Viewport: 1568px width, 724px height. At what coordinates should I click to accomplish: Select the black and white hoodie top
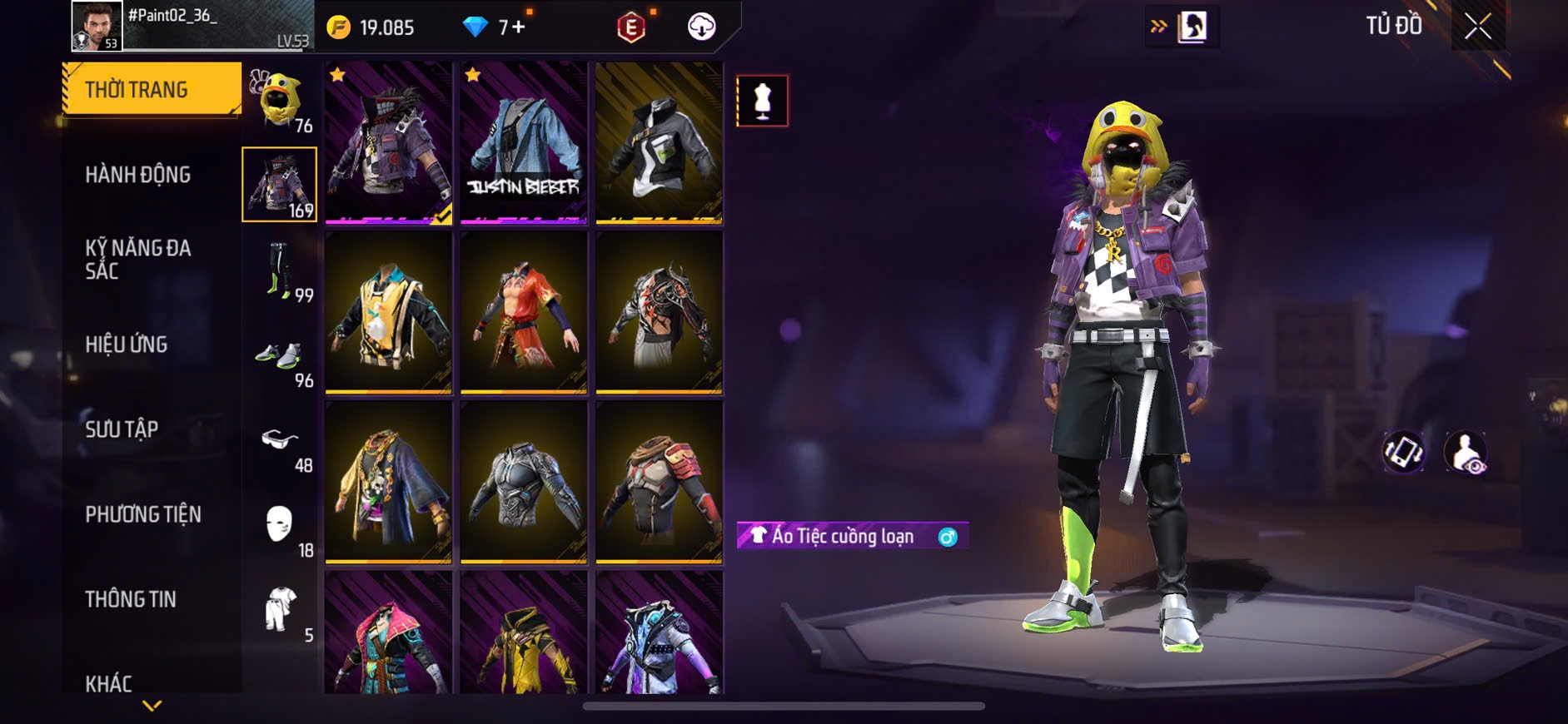tap(659, 142)
